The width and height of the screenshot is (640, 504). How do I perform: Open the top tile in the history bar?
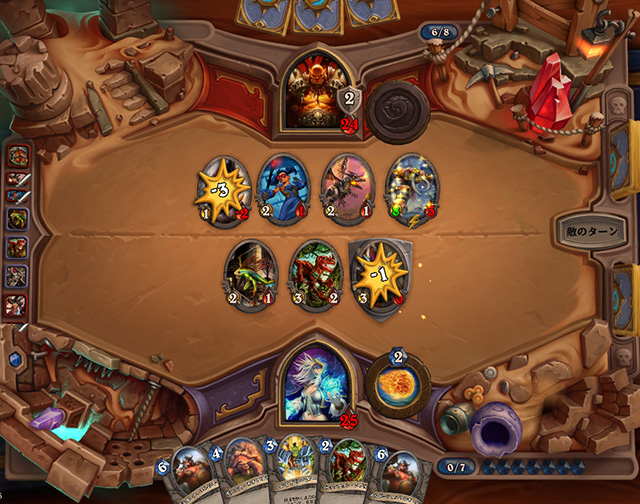pyautogui.click(x=18, y=156)
